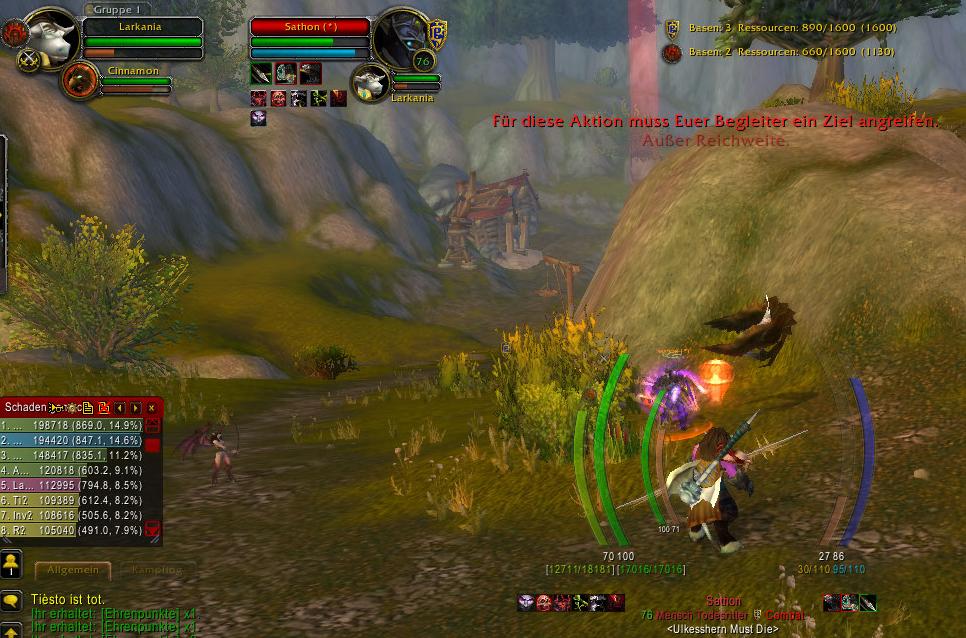
Task: Select the target portrait of Sathon
Action: [x=401, y=40]
